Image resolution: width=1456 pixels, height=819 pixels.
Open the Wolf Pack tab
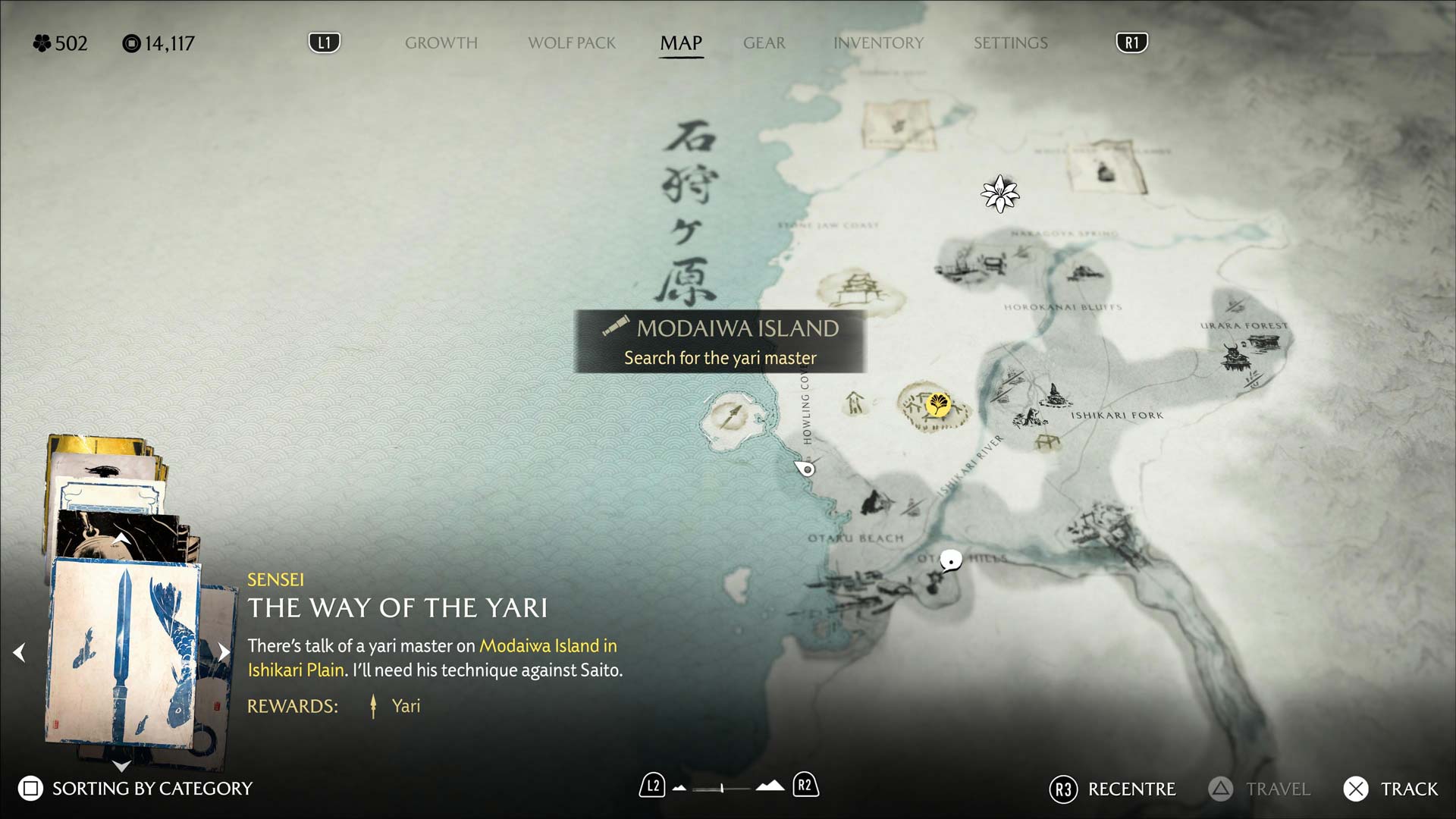tap(572, 43)
